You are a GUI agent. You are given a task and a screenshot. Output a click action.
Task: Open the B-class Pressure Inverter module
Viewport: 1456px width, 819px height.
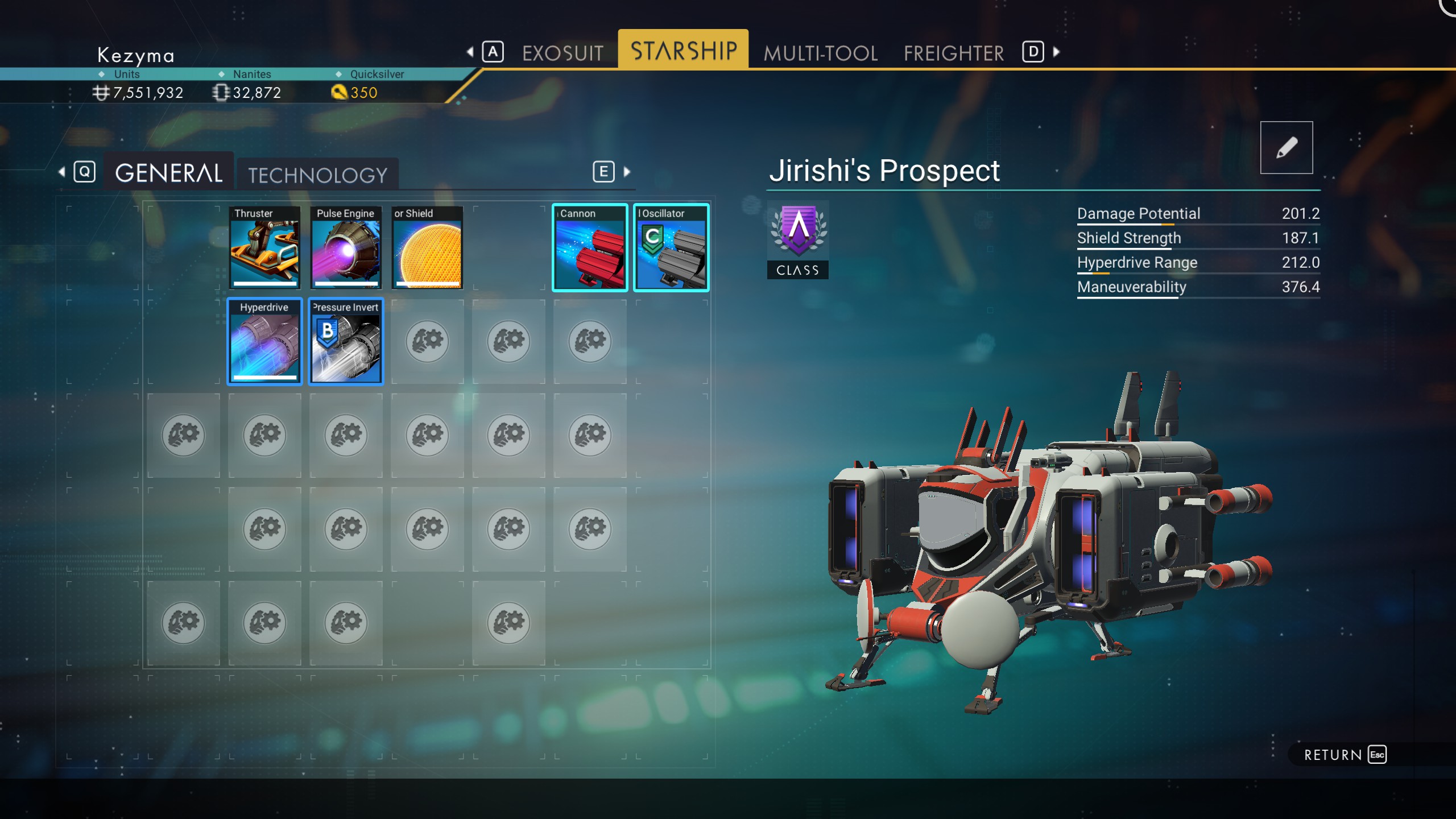346,341
